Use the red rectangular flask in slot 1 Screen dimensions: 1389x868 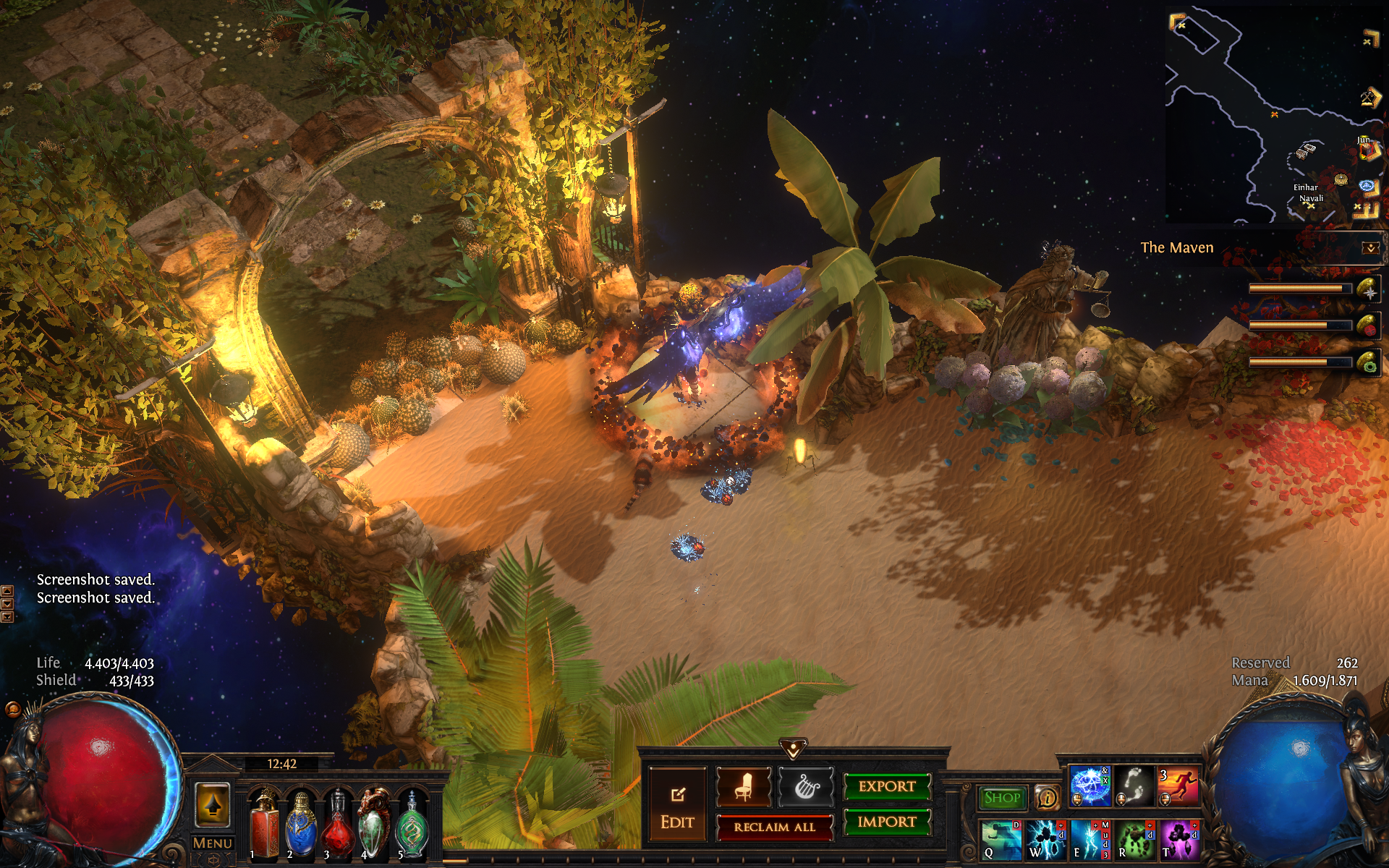[x=264, y=825]
